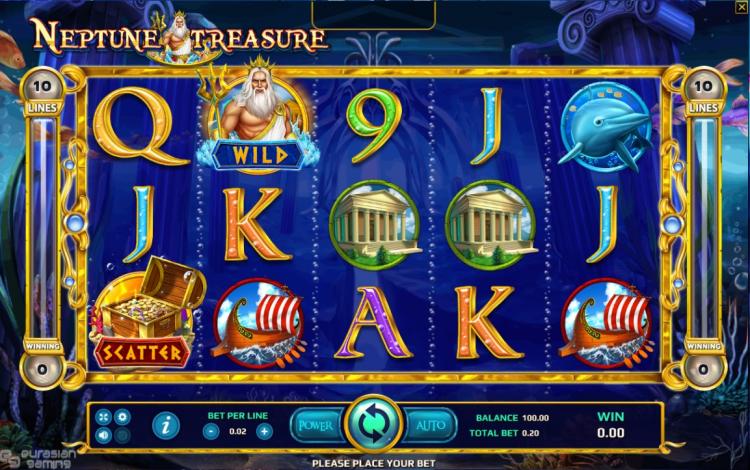Turn on Auto spin mode
This screenshot has width=750, height=470.
430,425
